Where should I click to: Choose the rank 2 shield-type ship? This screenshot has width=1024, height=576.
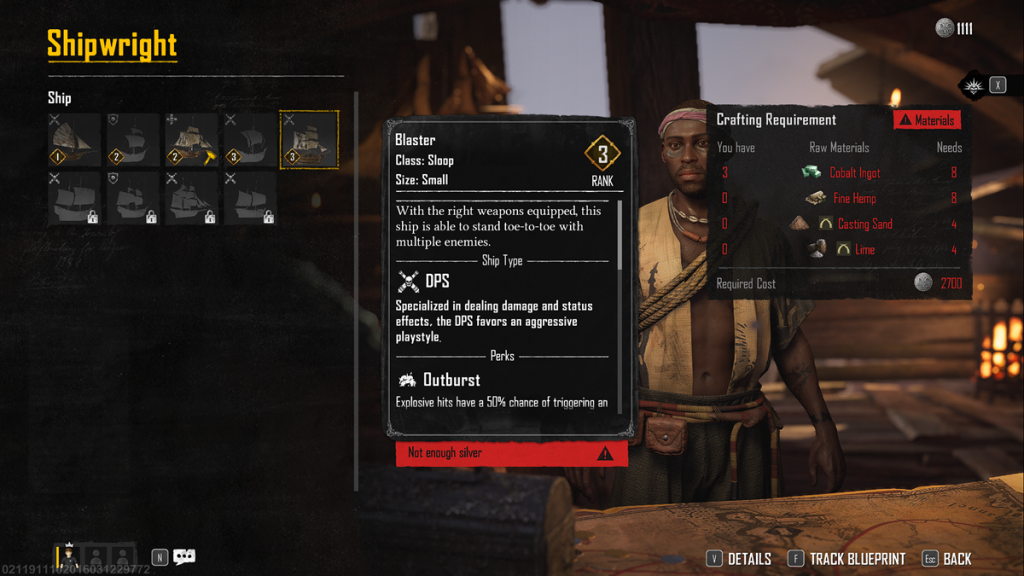(134, 139)
